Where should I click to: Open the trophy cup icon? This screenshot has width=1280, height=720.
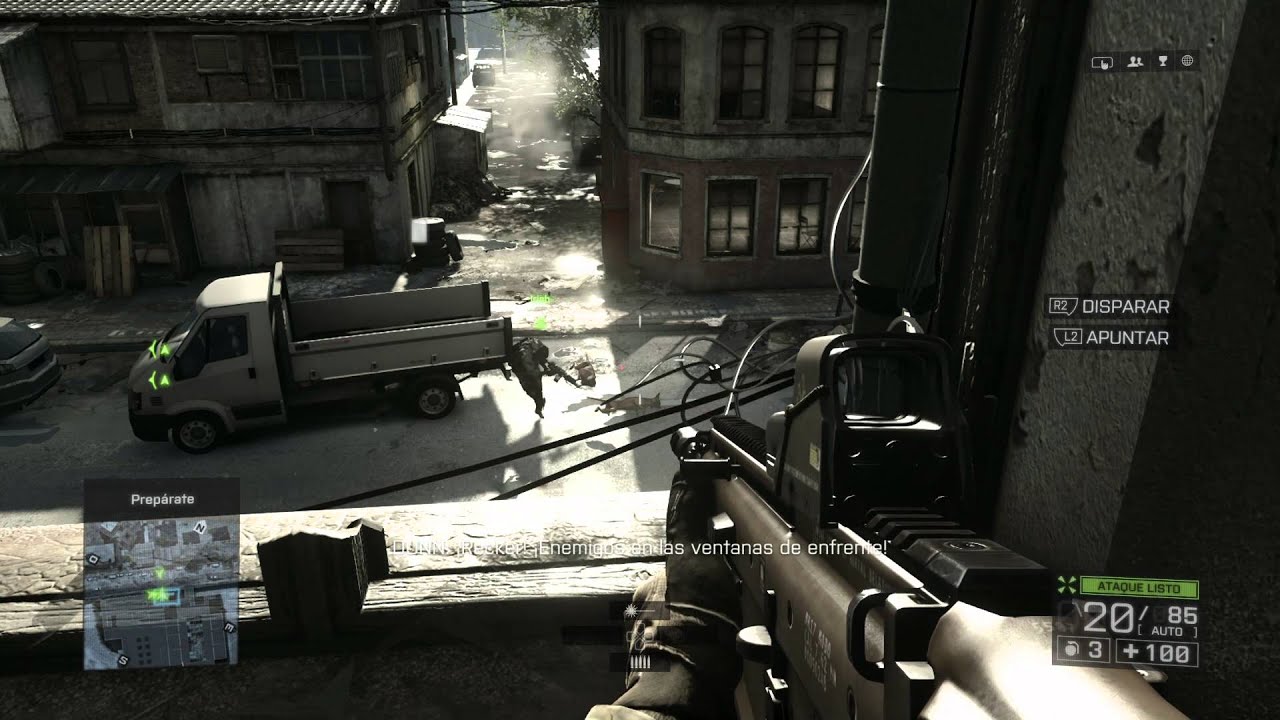pos(1162,62)
